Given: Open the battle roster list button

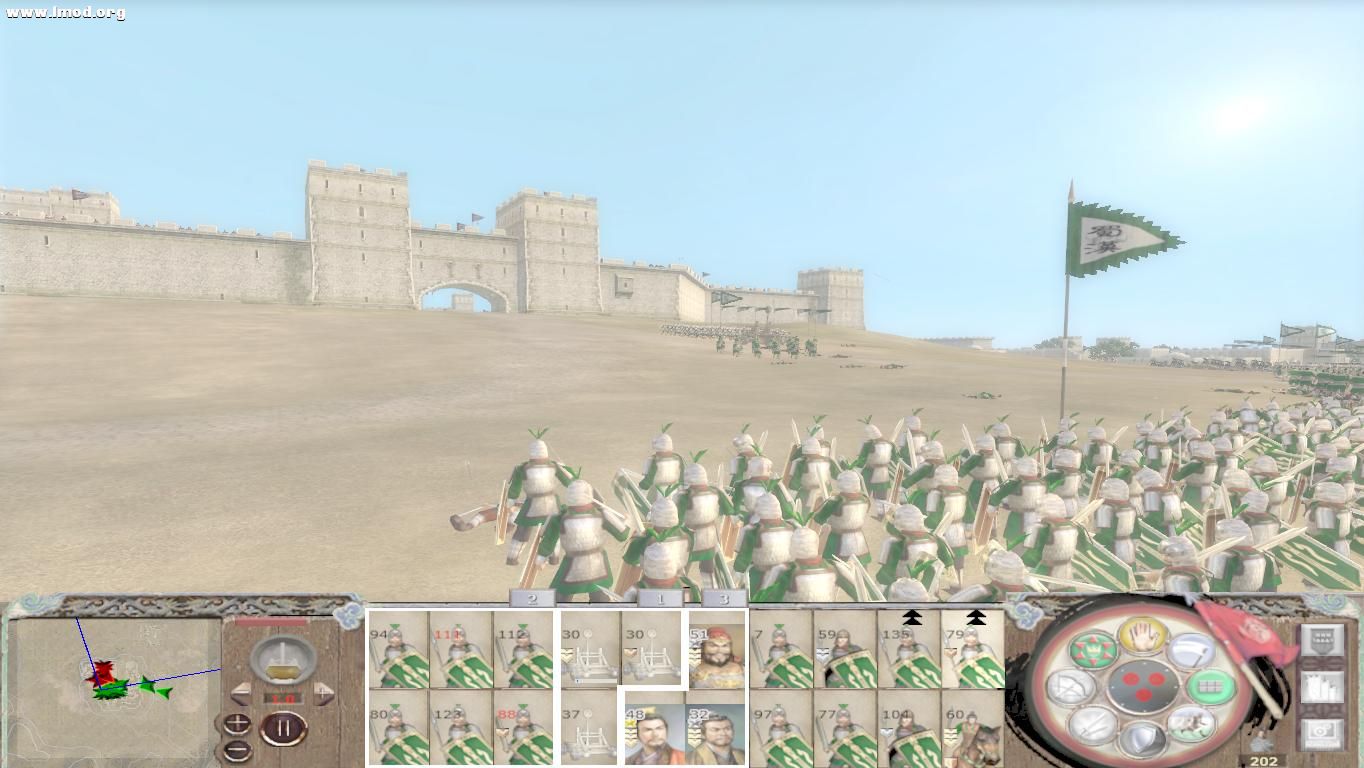Looking at the screenshot, I should click(x=1323, y=686).
